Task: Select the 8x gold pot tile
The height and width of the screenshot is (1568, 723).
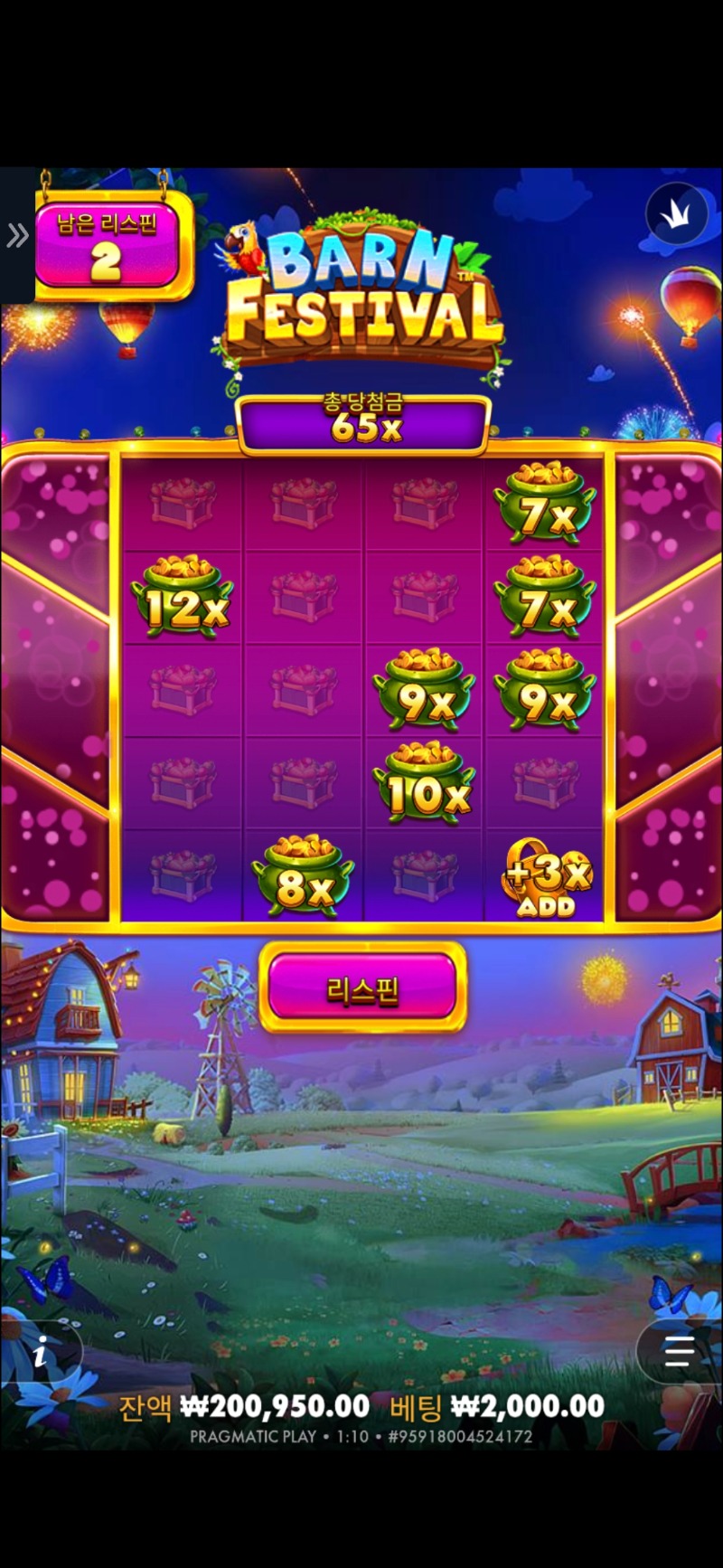Action: click(303, 875)
